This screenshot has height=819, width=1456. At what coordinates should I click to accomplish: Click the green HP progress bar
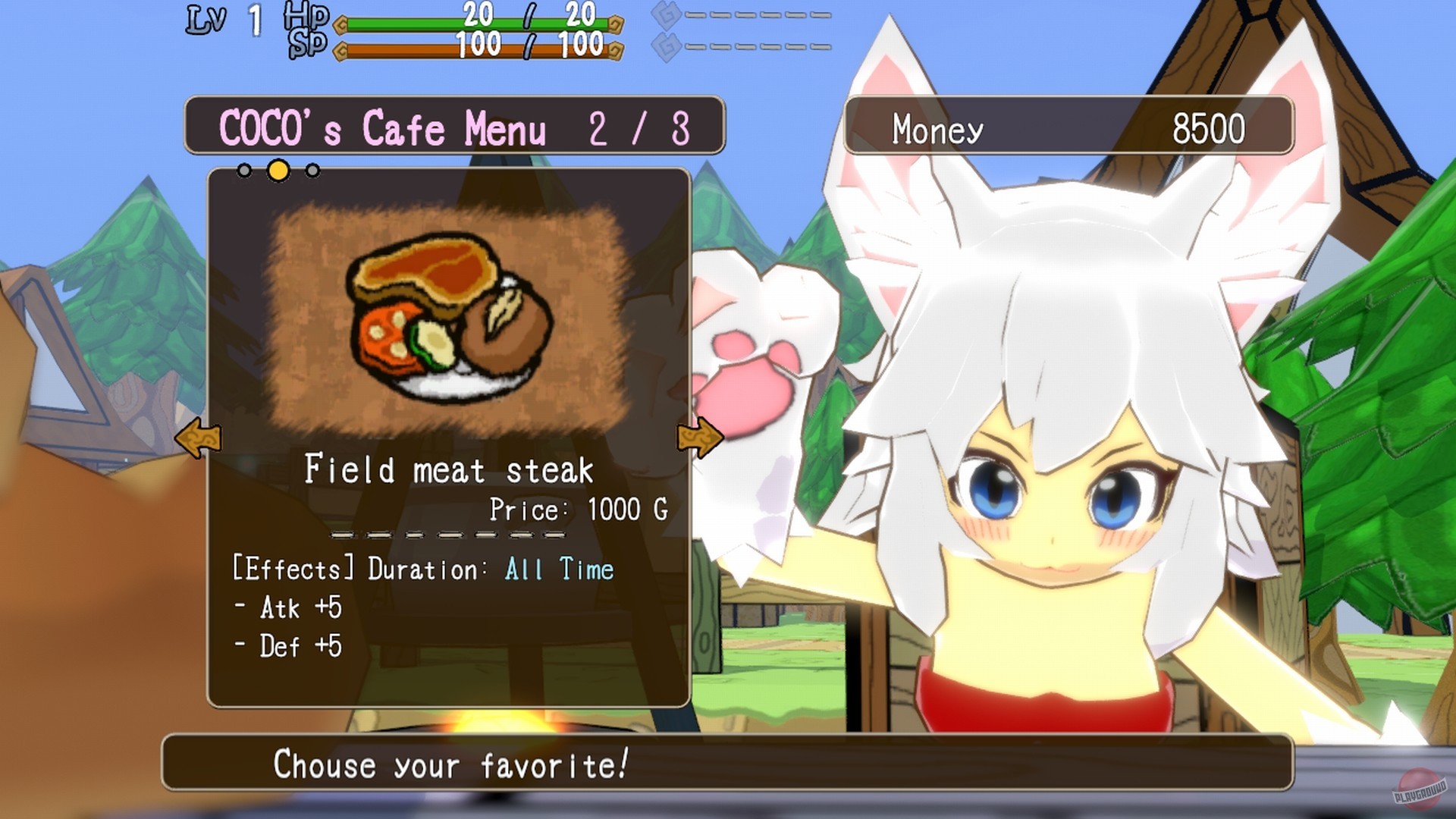pos(478,22)
